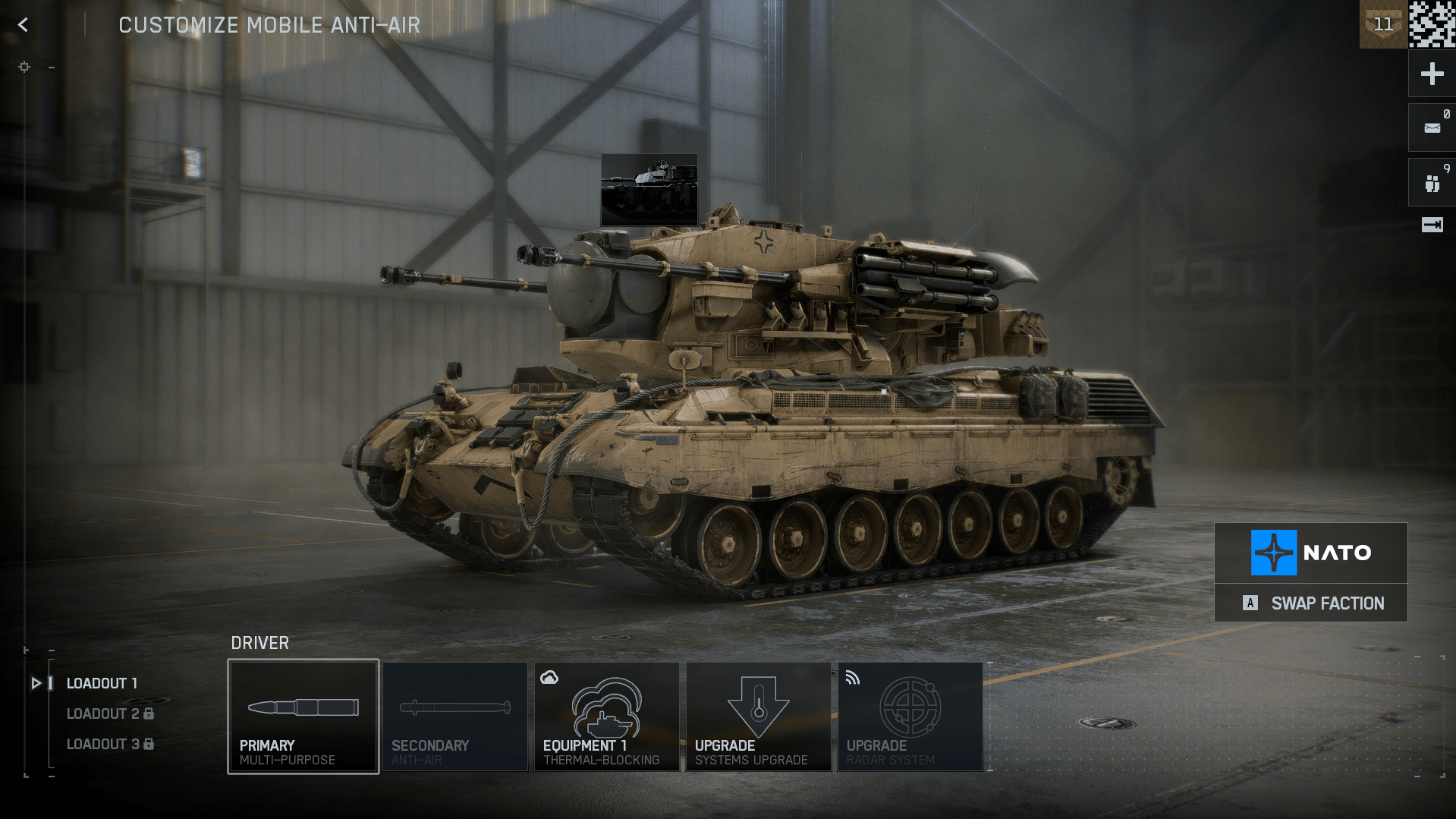Open the Systems Upgrade slot
The height and width of the screenshot is (819, 1456).
pyautogui.click(x=758, y=717)
